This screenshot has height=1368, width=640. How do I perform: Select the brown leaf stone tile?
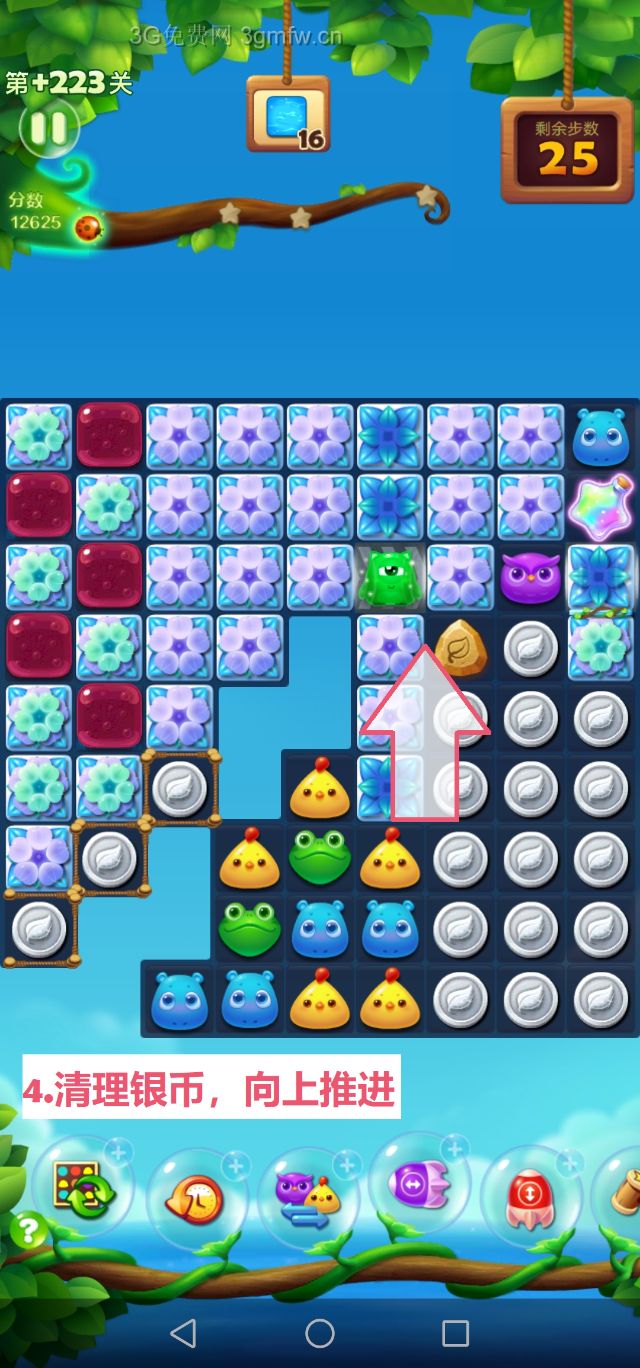tap(460, 647)
